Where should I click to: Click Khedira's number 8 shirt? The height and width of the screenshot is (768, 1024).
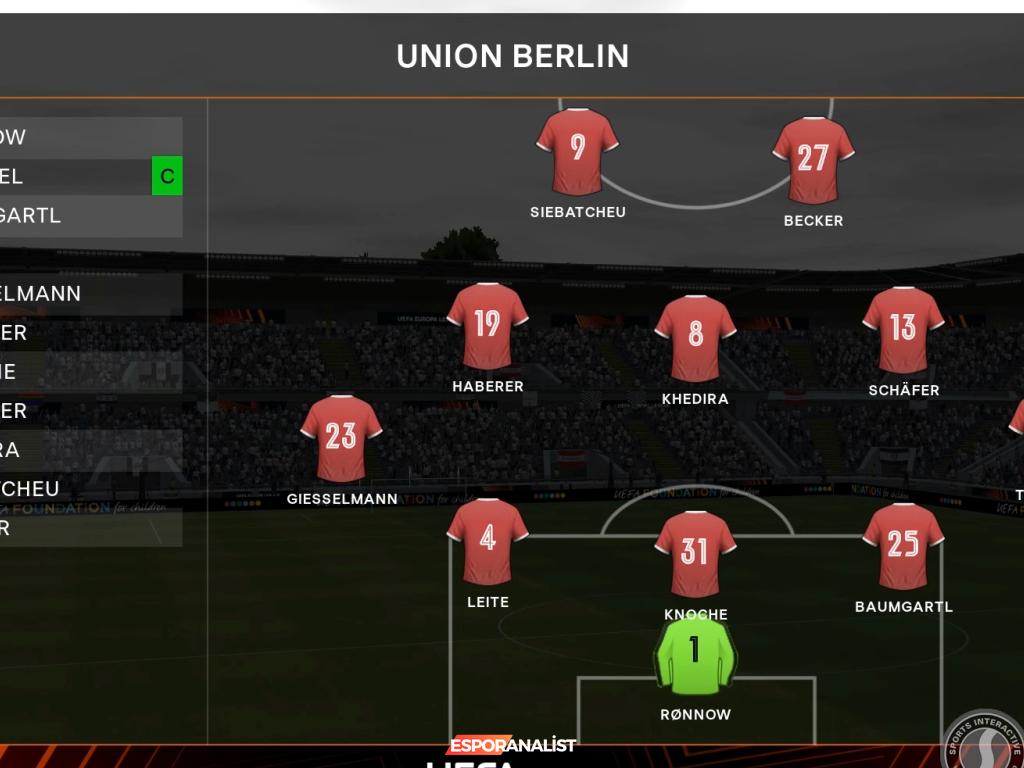click(695, 338)
